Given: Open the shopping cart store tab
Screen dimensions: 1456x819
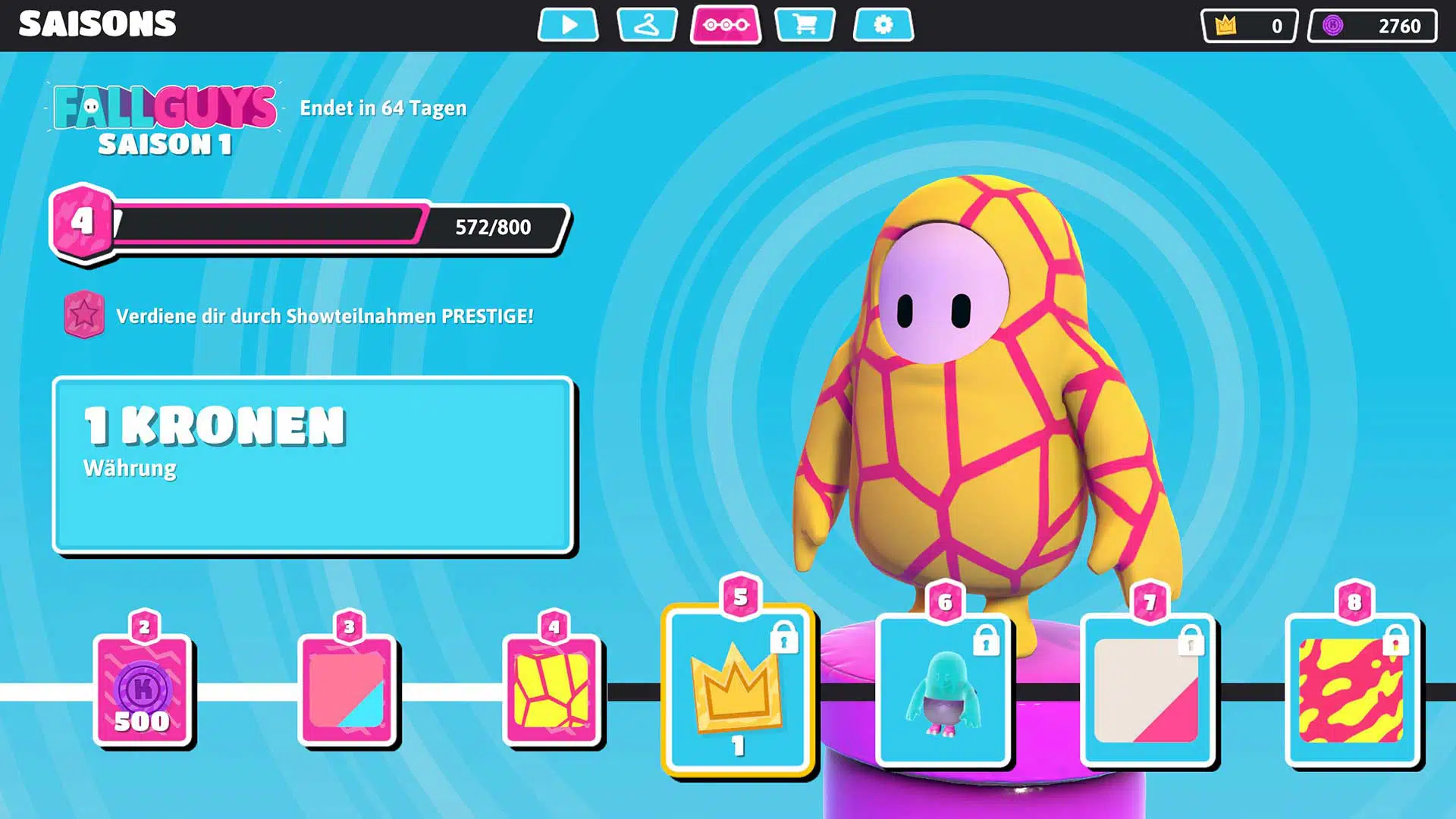Looking at the screenshot, I should coord(805,25).
